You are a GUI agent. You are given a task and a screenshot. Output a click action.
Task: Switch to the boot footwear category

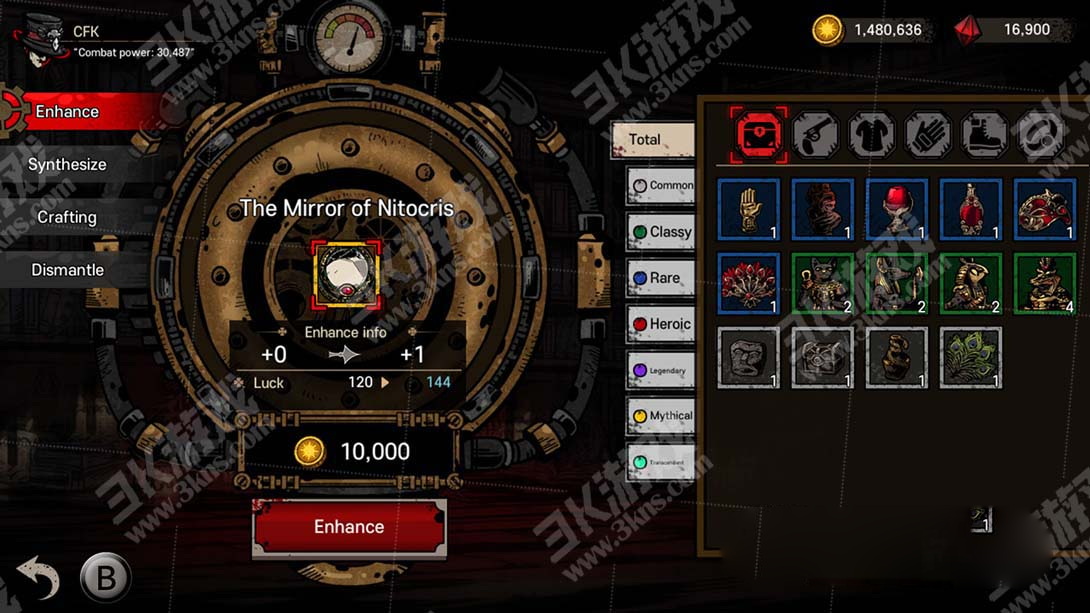[984, 134]
